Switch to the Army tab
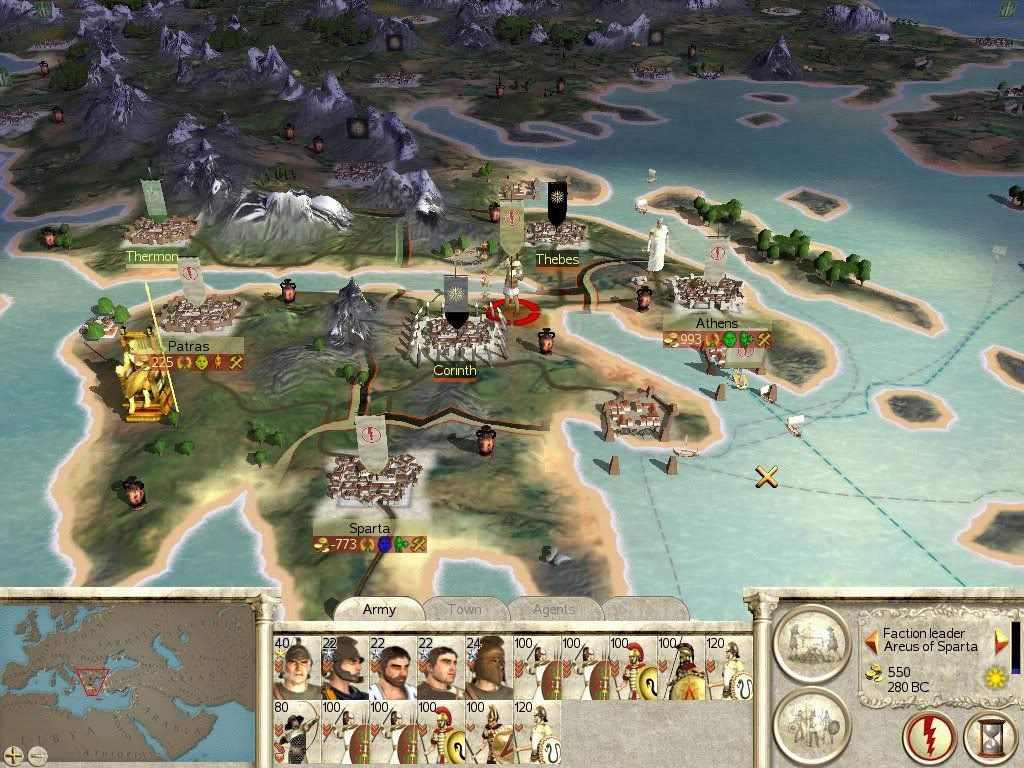The height and width of the screenshot is (768, 1024). click(379, 609)
